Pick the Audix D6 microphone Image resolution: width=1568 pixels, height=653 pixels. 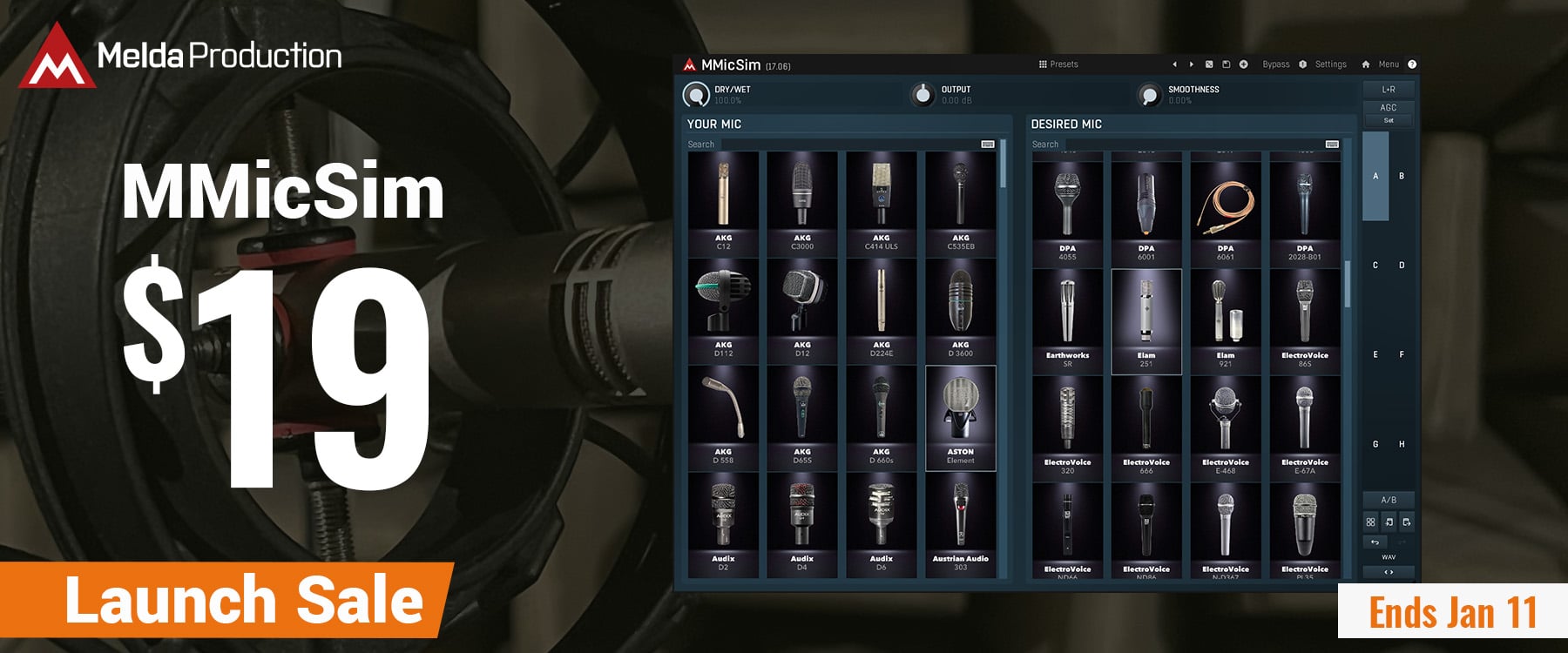coord(881,524)
